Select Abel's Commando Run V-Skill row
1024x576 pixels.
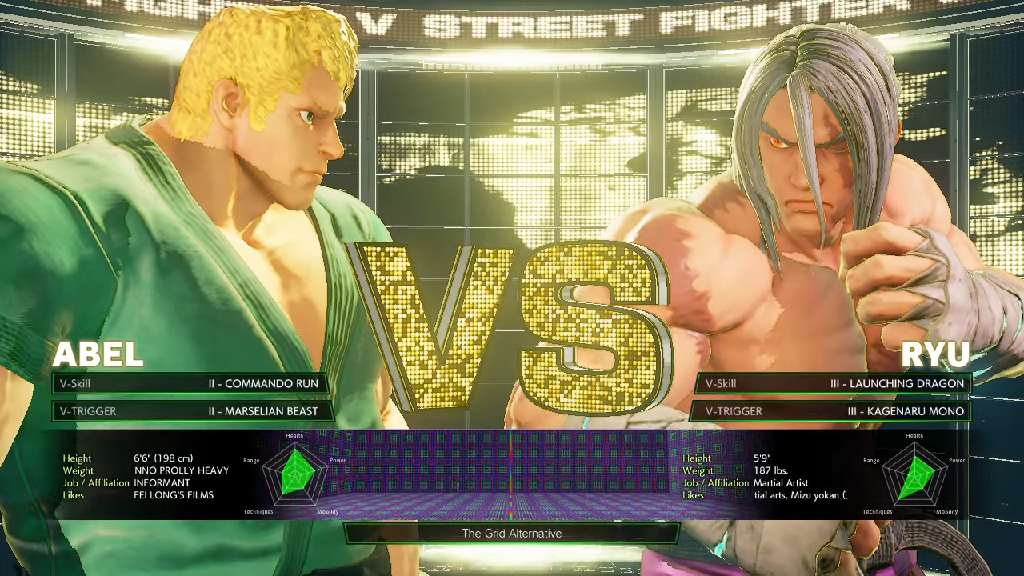[190, 383]
